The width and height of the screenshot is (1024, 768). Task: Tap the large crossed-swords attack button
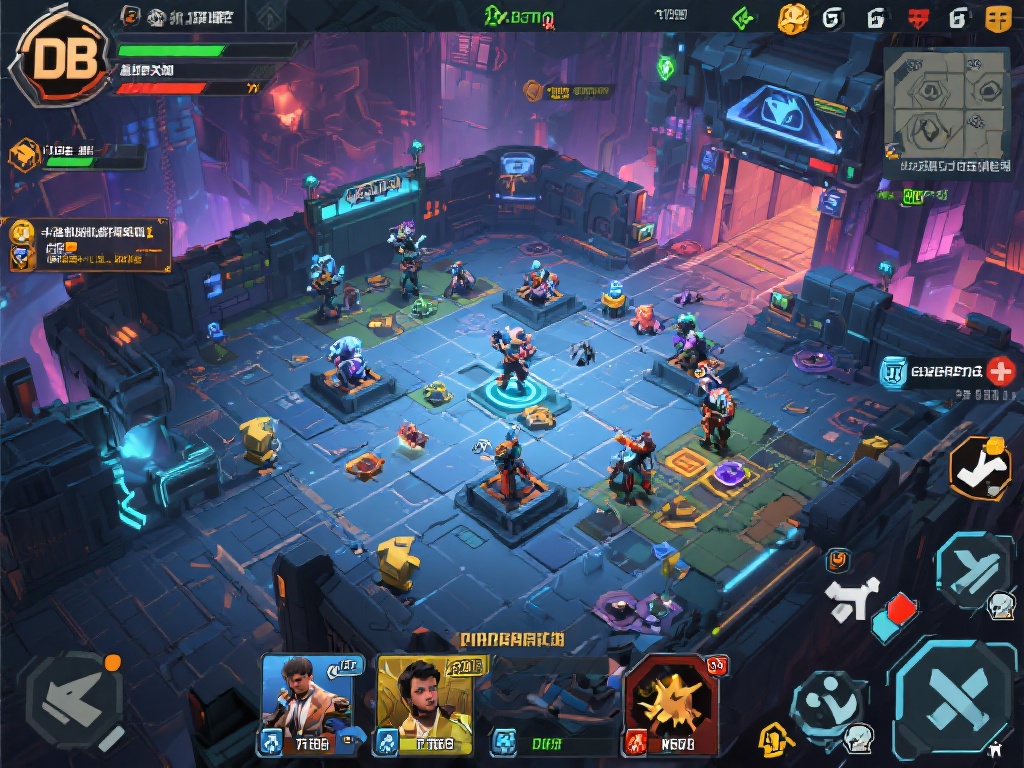point(954,697)
